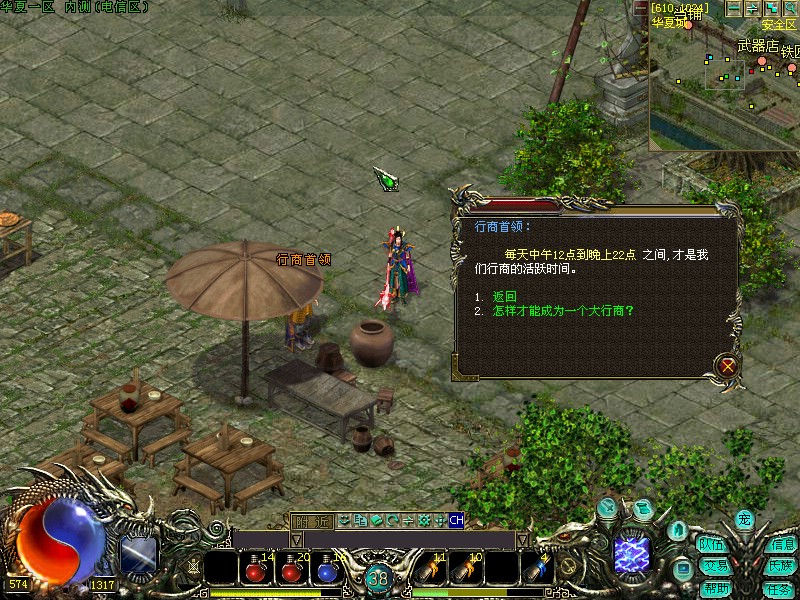800x600 pixels.
Task: Select the 附近 chat channel tab
Action: click(310, 520)
